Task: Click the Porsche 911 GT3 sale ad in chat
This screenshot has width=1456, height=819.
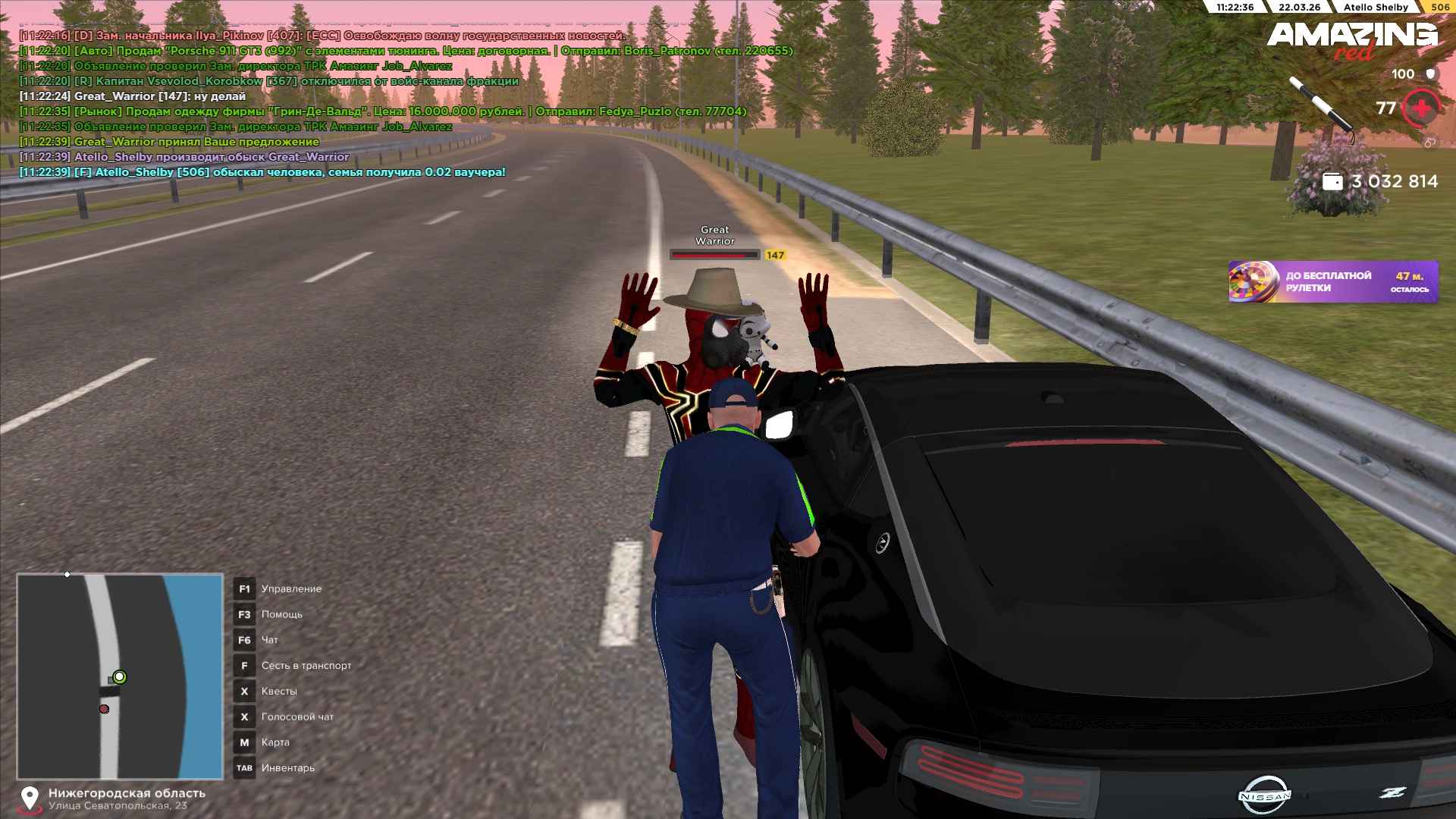Action: pyautogui.click(x=406, y=51)
